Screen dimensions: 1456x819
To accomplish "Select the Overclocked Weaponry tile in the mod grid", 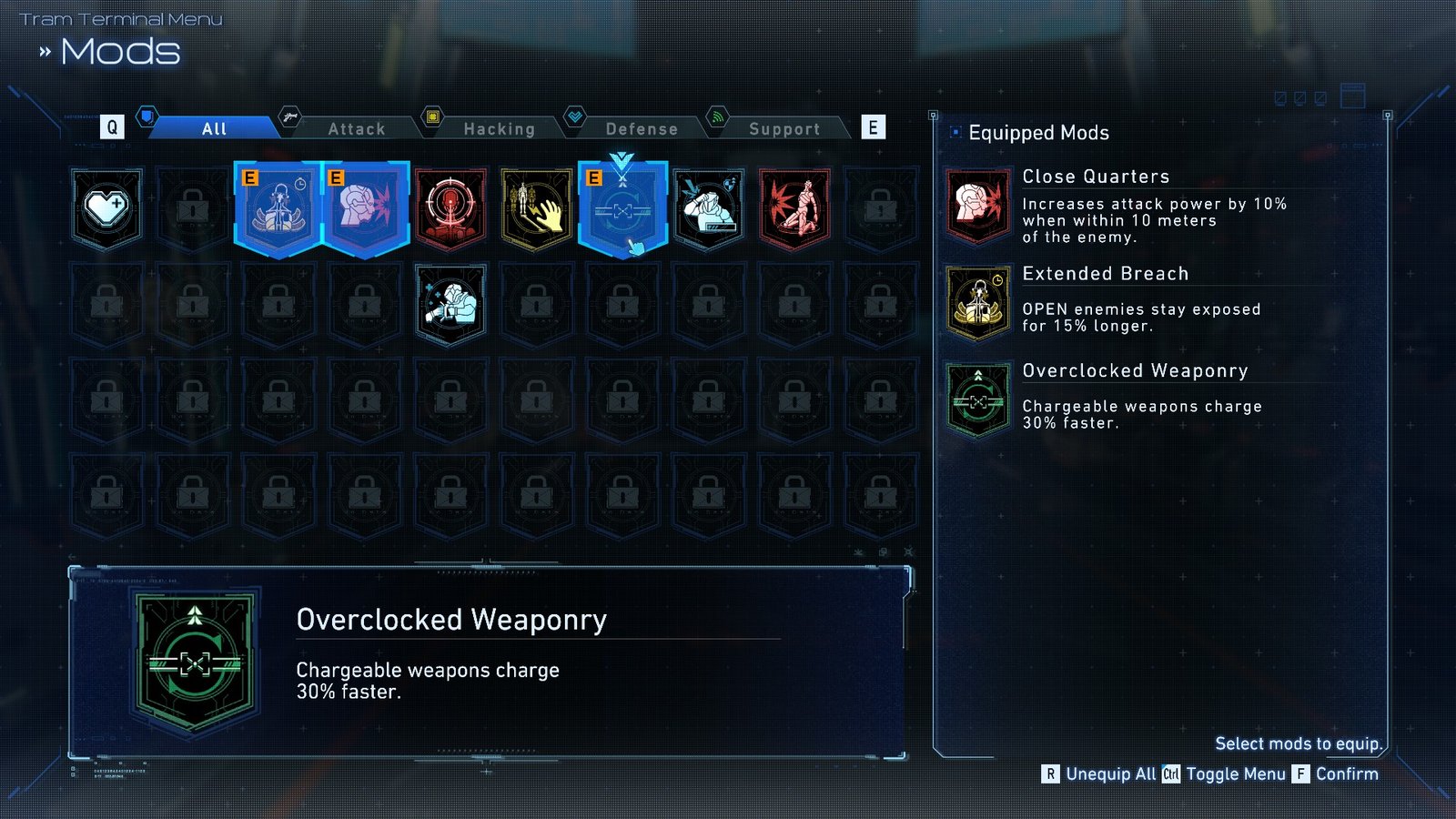I will coord(623,208).
